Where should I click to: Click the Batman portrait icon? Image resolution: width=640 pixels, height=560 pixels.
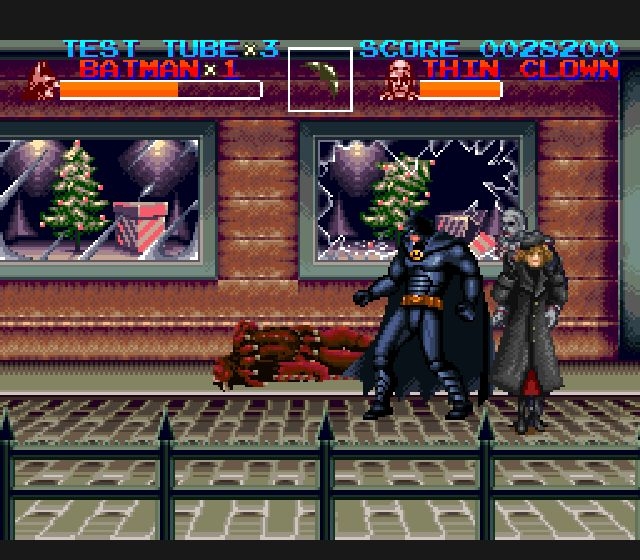[41, 81]
